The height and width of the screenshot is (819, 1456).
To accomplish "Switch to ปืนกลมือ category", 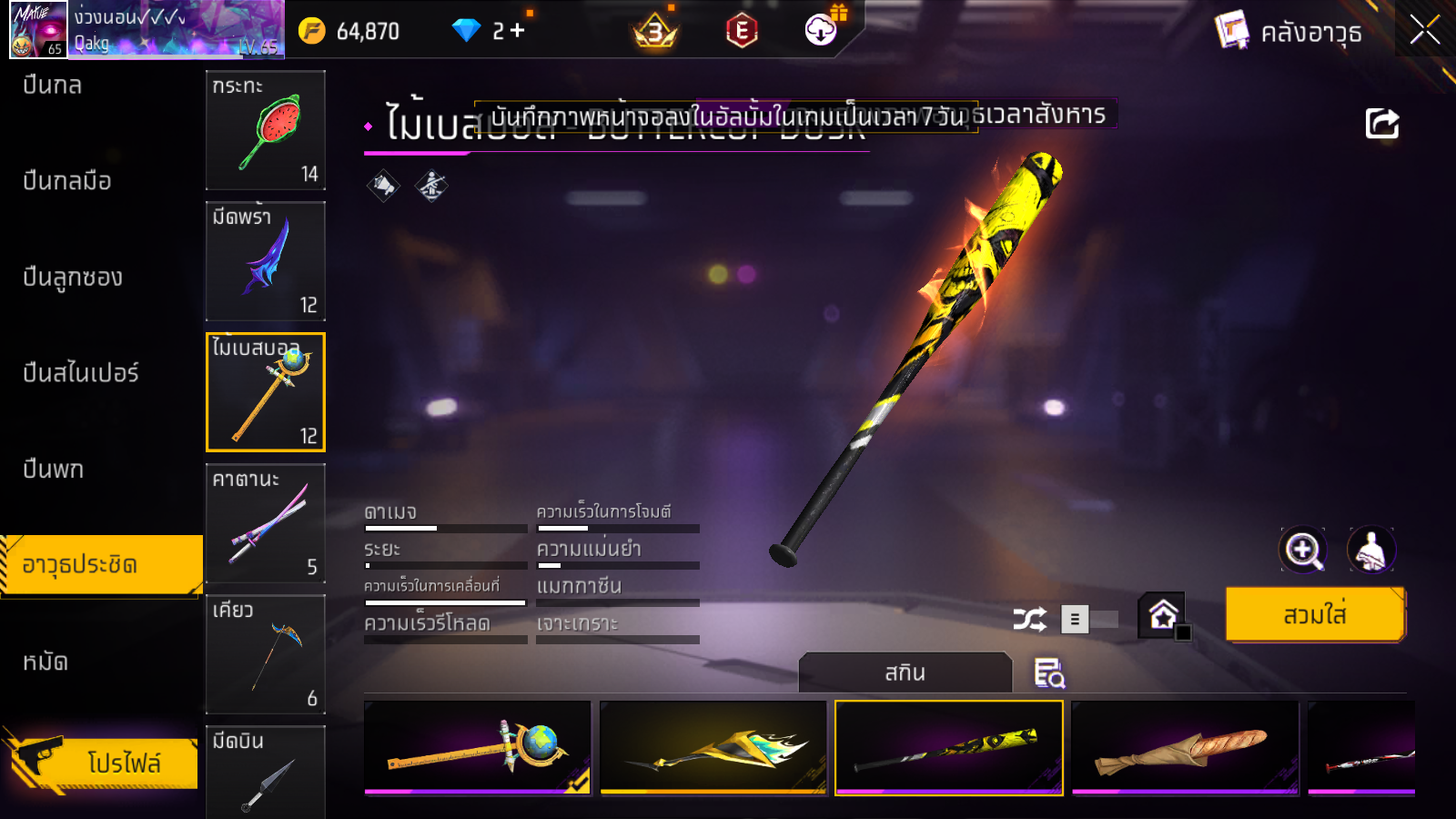I will tap(67, 181).
